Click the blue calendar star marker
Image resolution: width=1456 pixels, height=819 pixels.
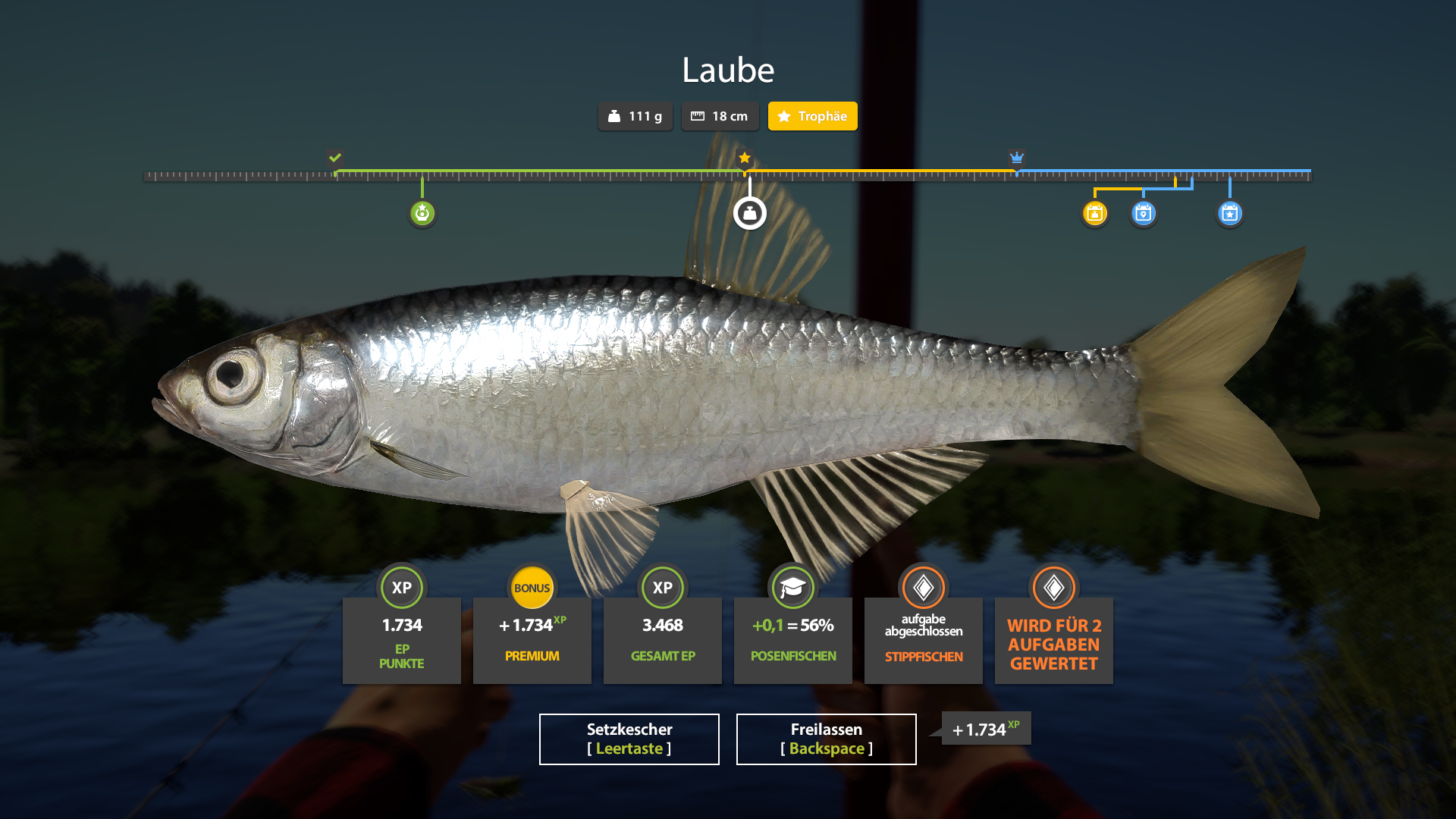1229,213
